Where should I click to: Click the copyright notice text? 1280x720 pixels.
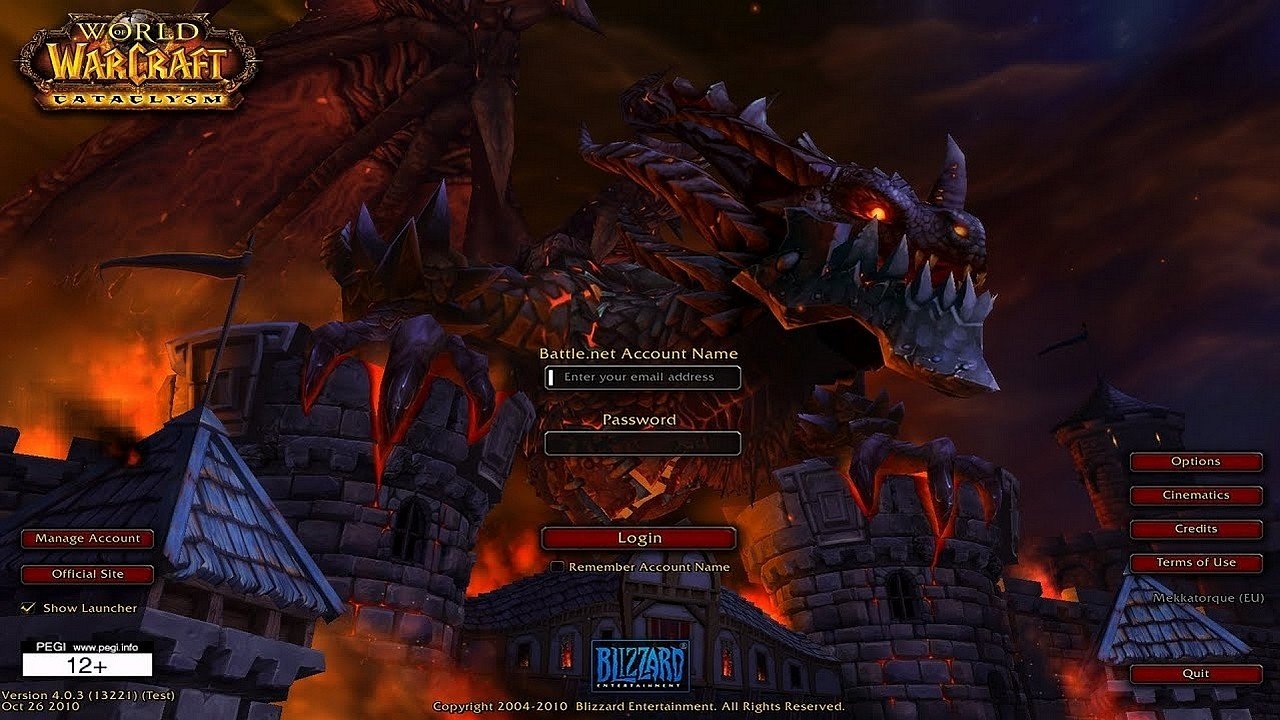(x=640, y=704)
